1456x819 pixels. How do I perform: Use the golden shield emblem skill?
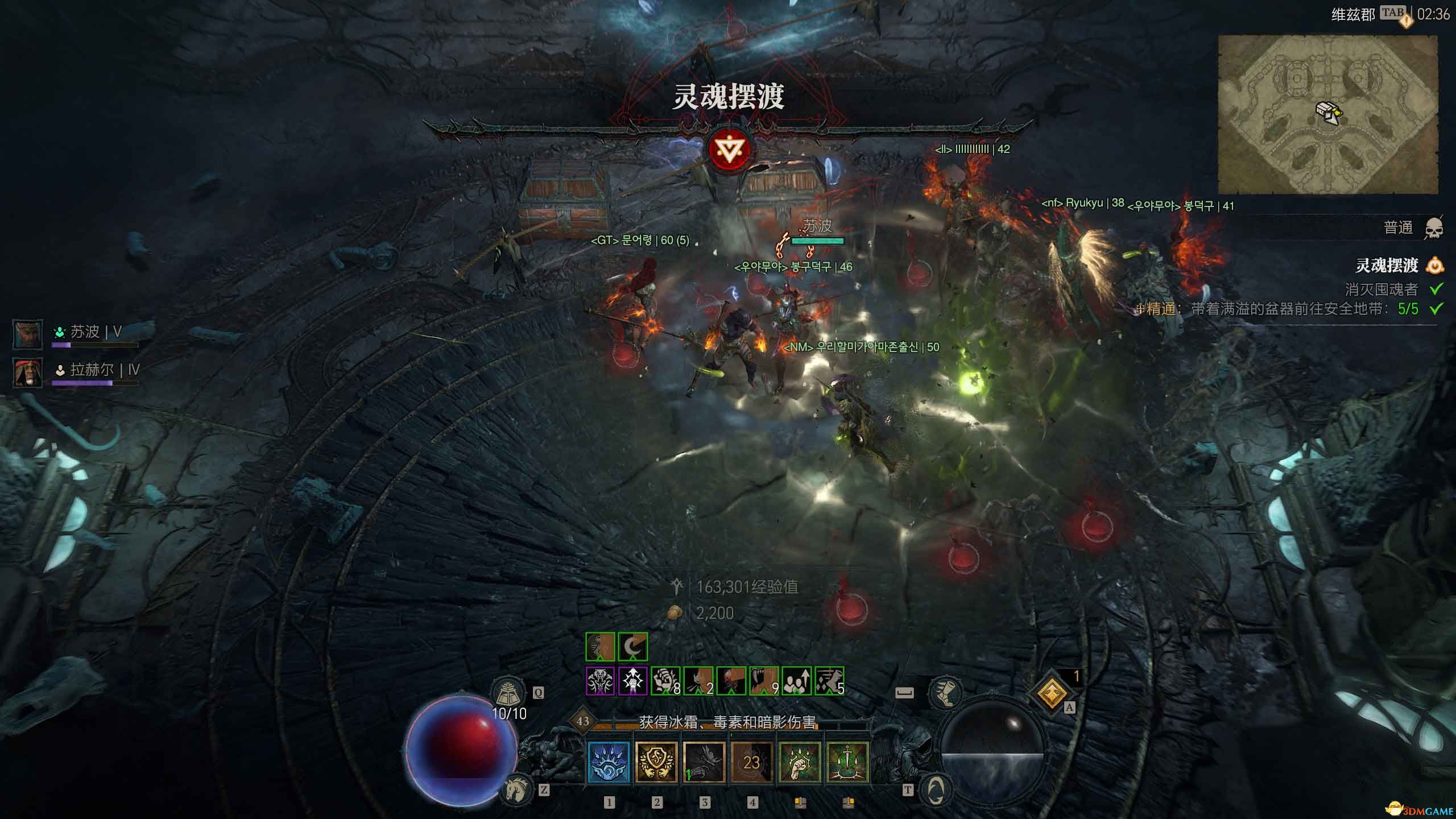[x=656, y=762]
